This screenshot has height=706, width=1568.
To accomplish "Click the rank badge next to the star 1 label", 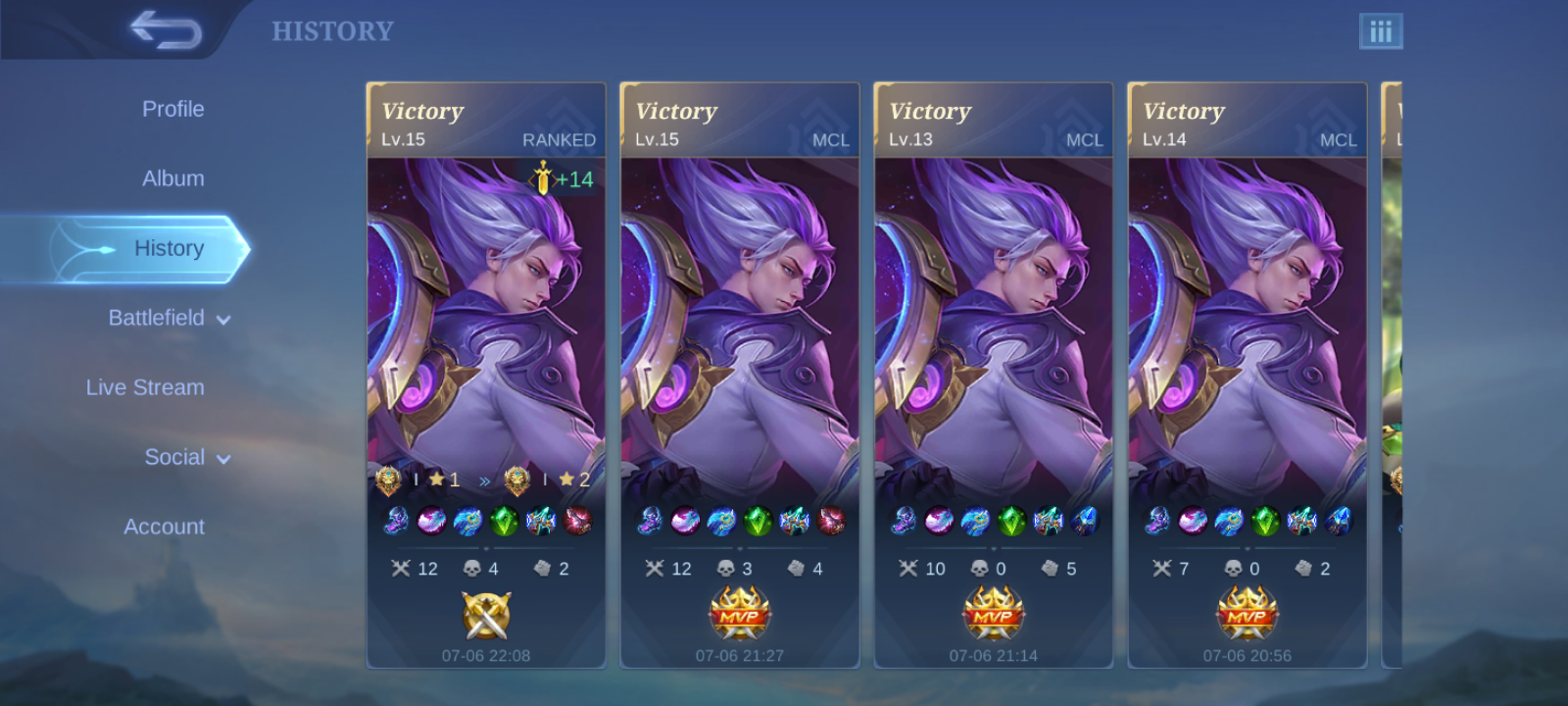I will (390, 479).
